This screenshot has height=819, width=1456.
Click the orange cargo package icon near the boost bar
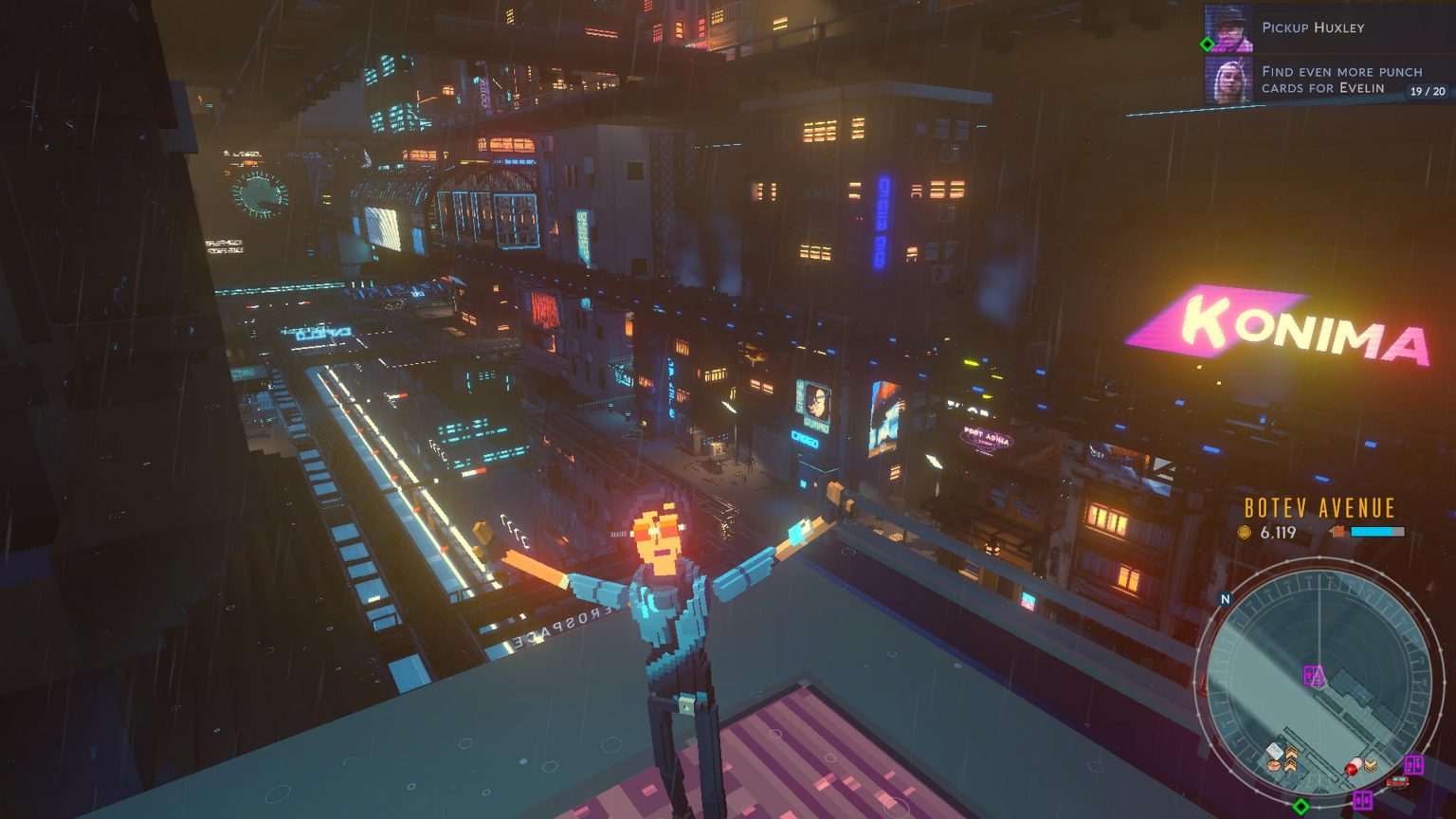point(1338,531)
